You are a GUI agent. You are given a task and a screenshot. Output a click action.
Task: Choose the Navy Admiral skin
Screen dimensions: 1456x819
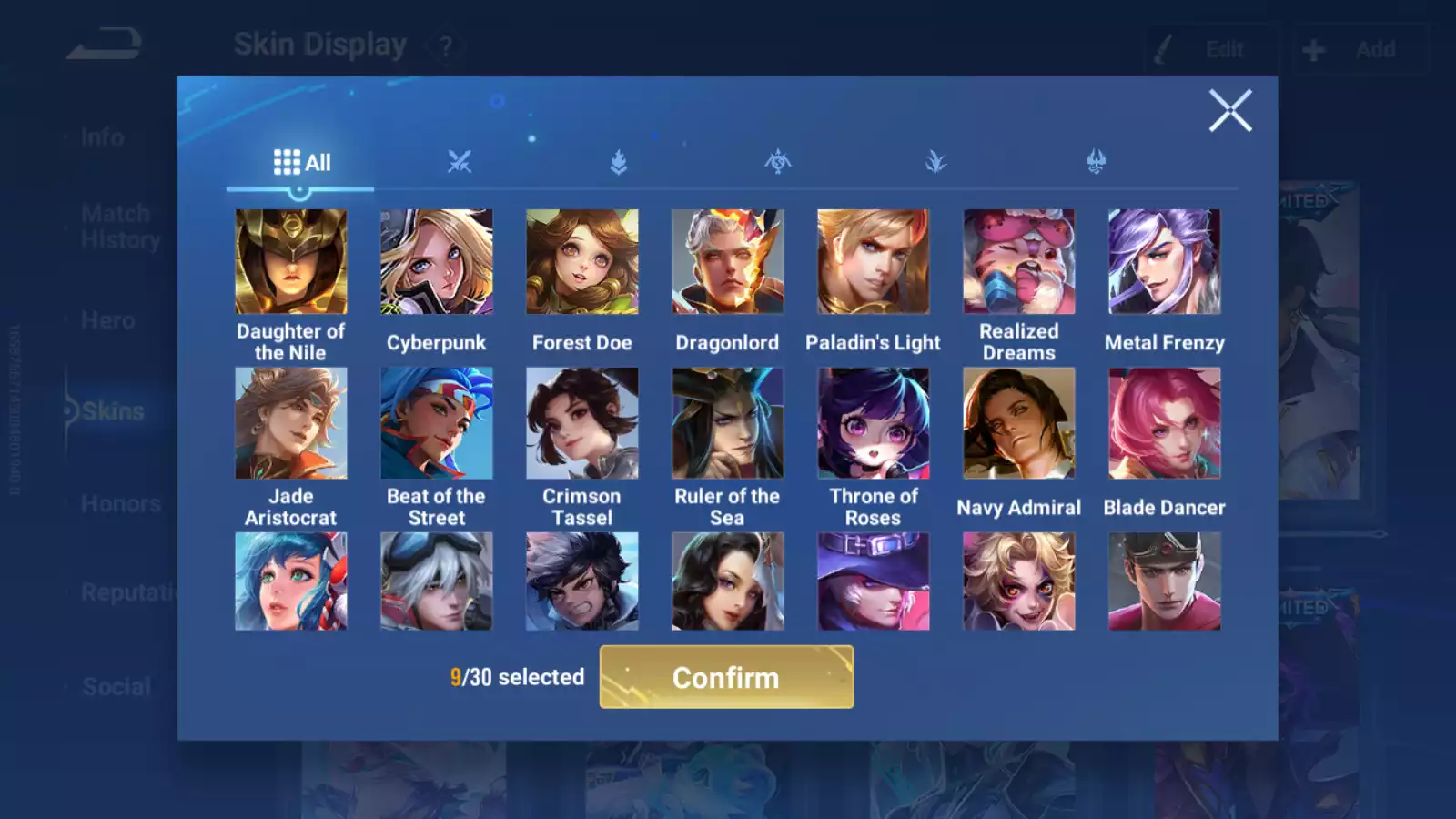click(1019, 423)
